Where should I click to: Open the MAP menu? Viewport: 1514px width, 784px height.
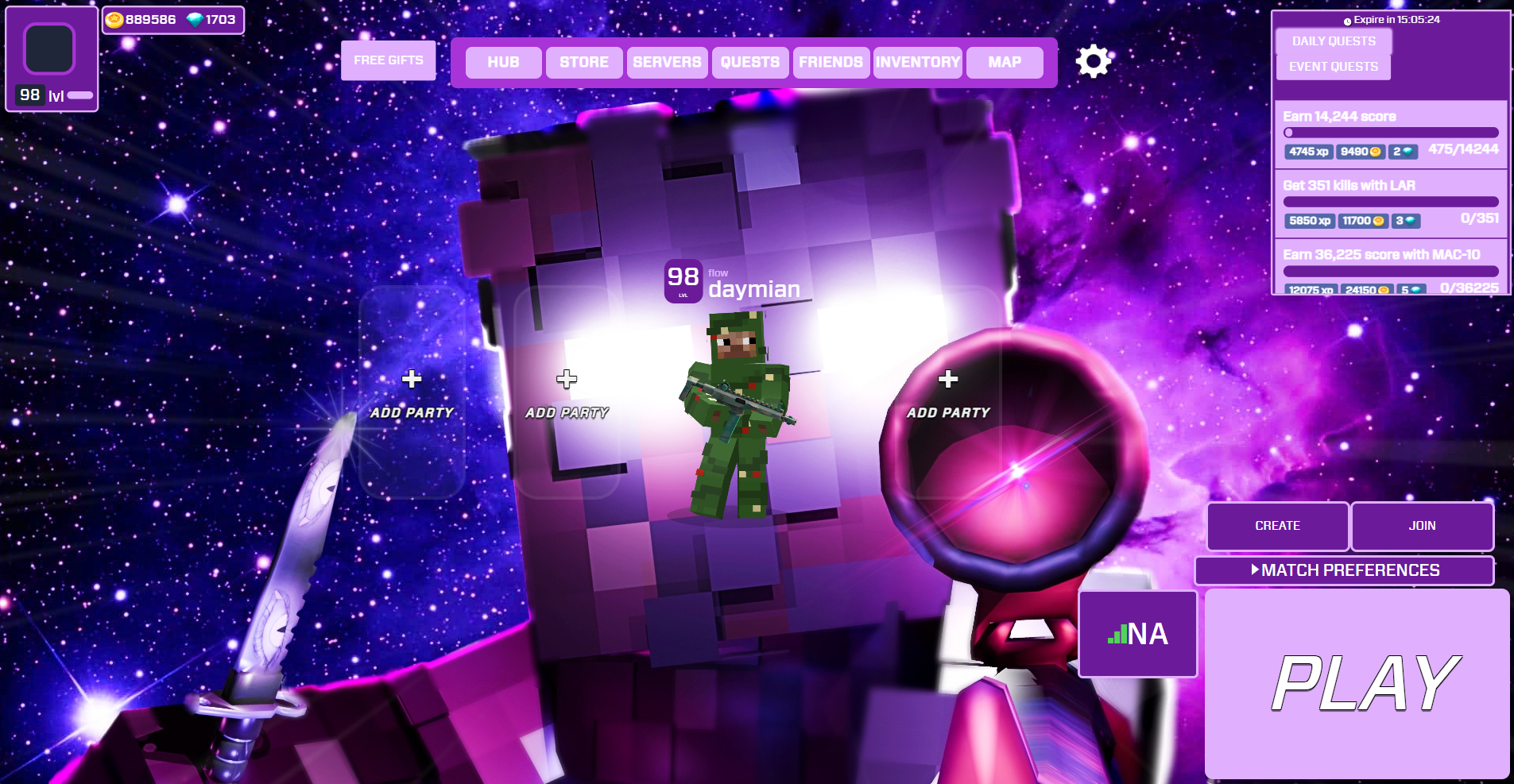(x=1005, y=62)
